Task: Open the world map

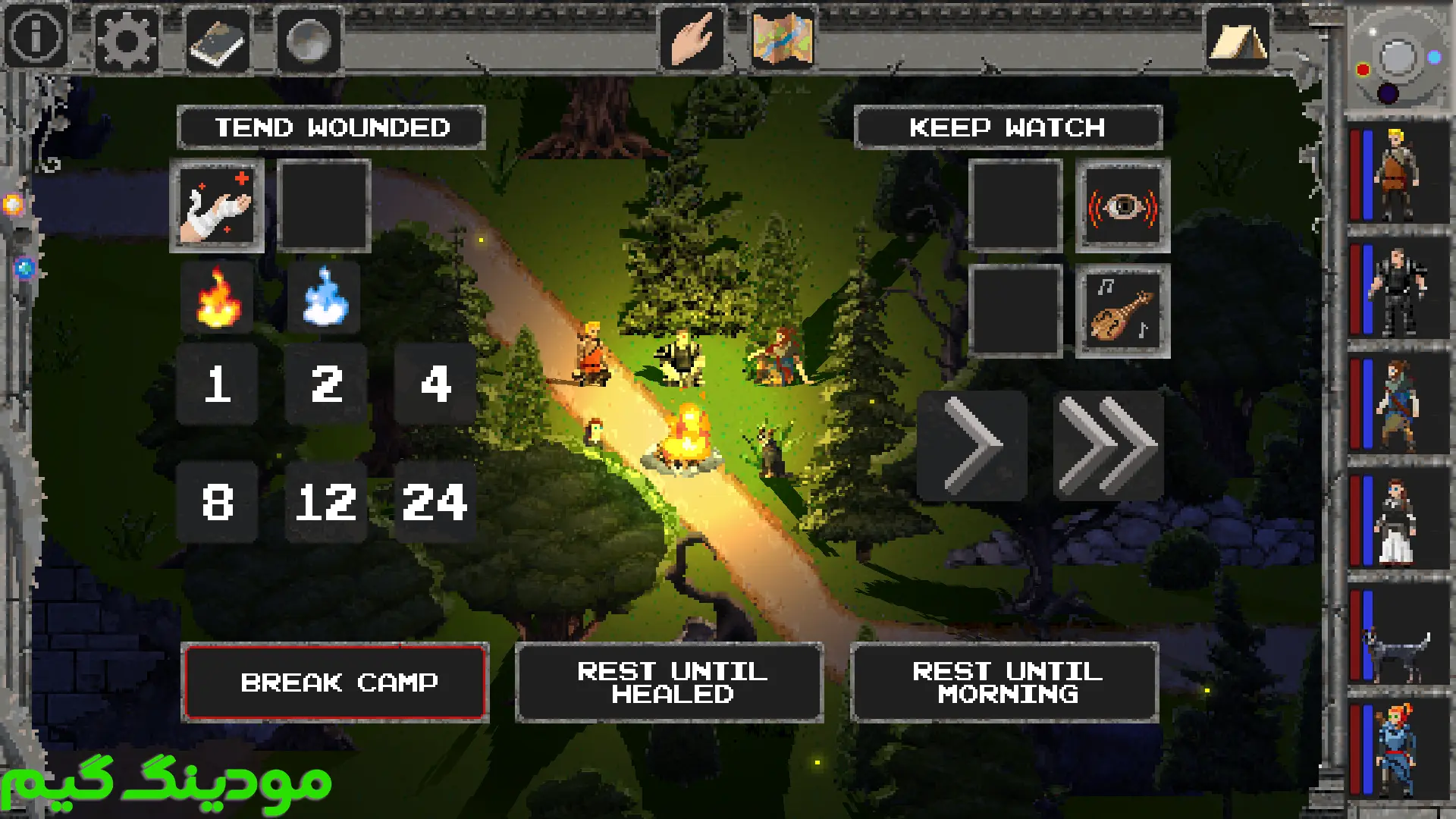Action: 783,38
